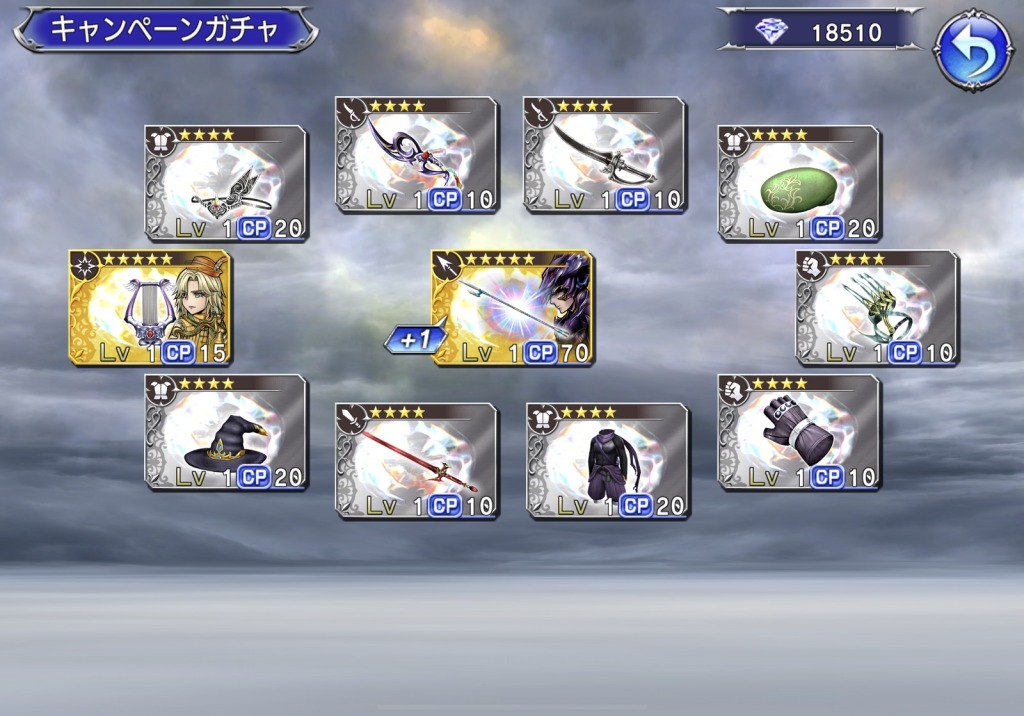The height and width of the screenshot is (716, 1024).
Task: Select the purple curved dagger card
Action: [x=417, y=154]
